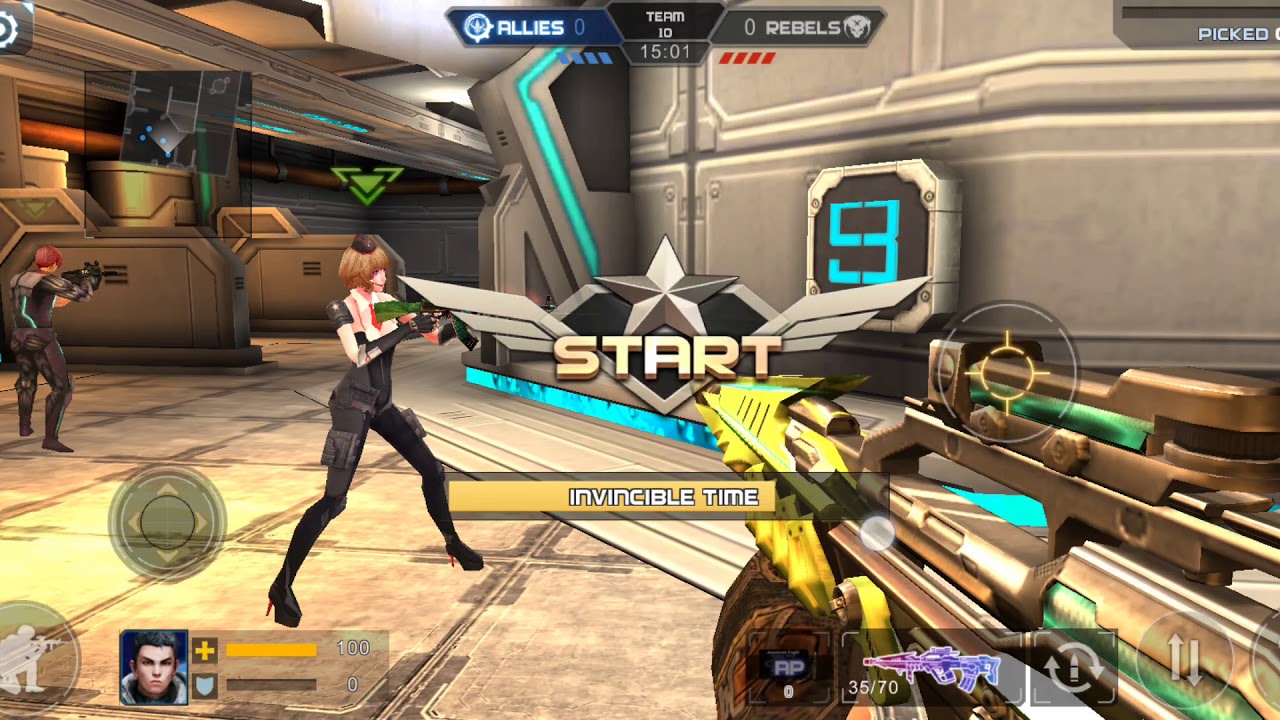This screenshot has height=720, width=1280.
Task: Open the settings gear menu
Action: [8, 28]
